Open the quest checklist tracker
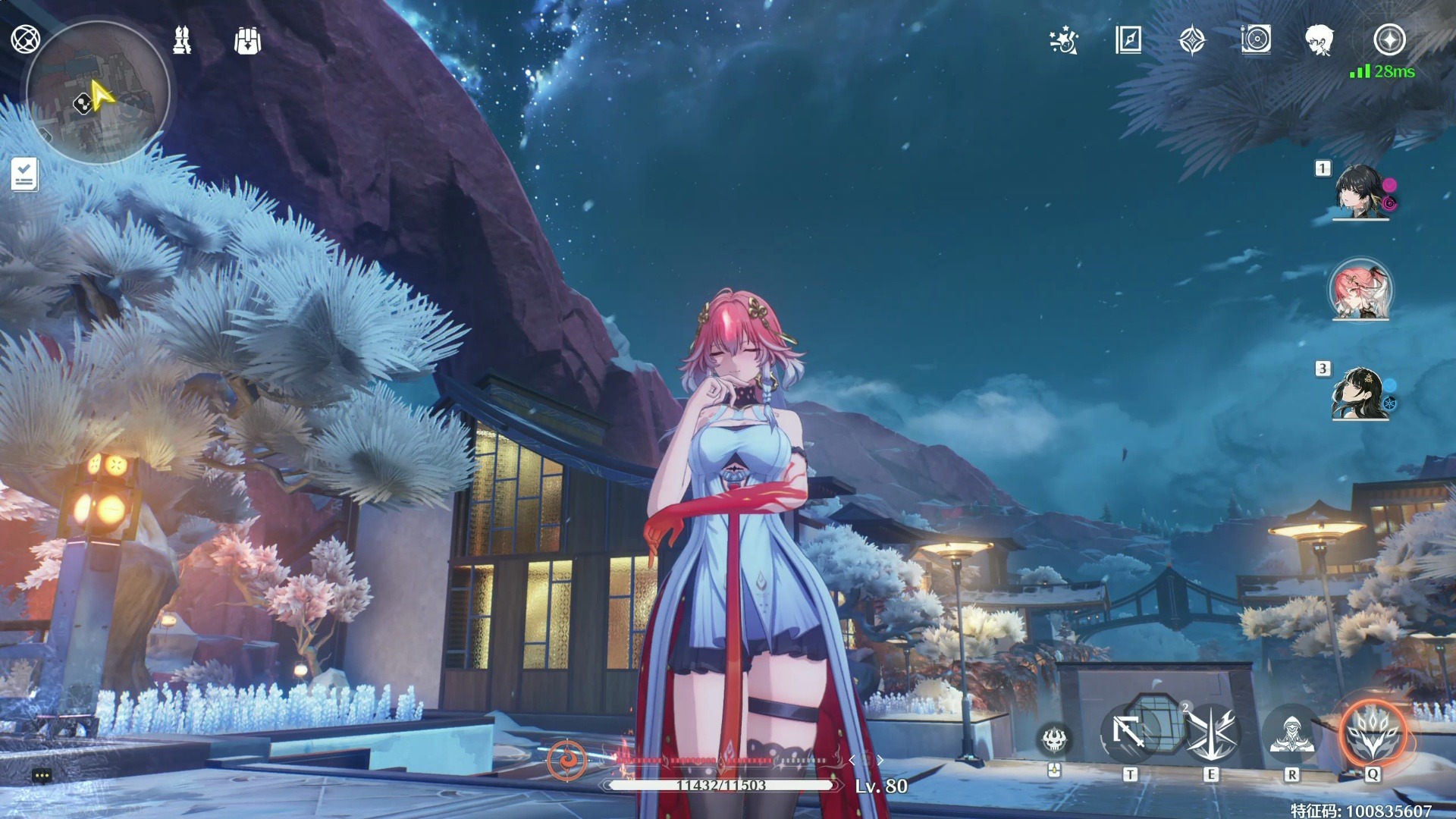This screenshot has height=819, width=1456. tap(24, 174)
